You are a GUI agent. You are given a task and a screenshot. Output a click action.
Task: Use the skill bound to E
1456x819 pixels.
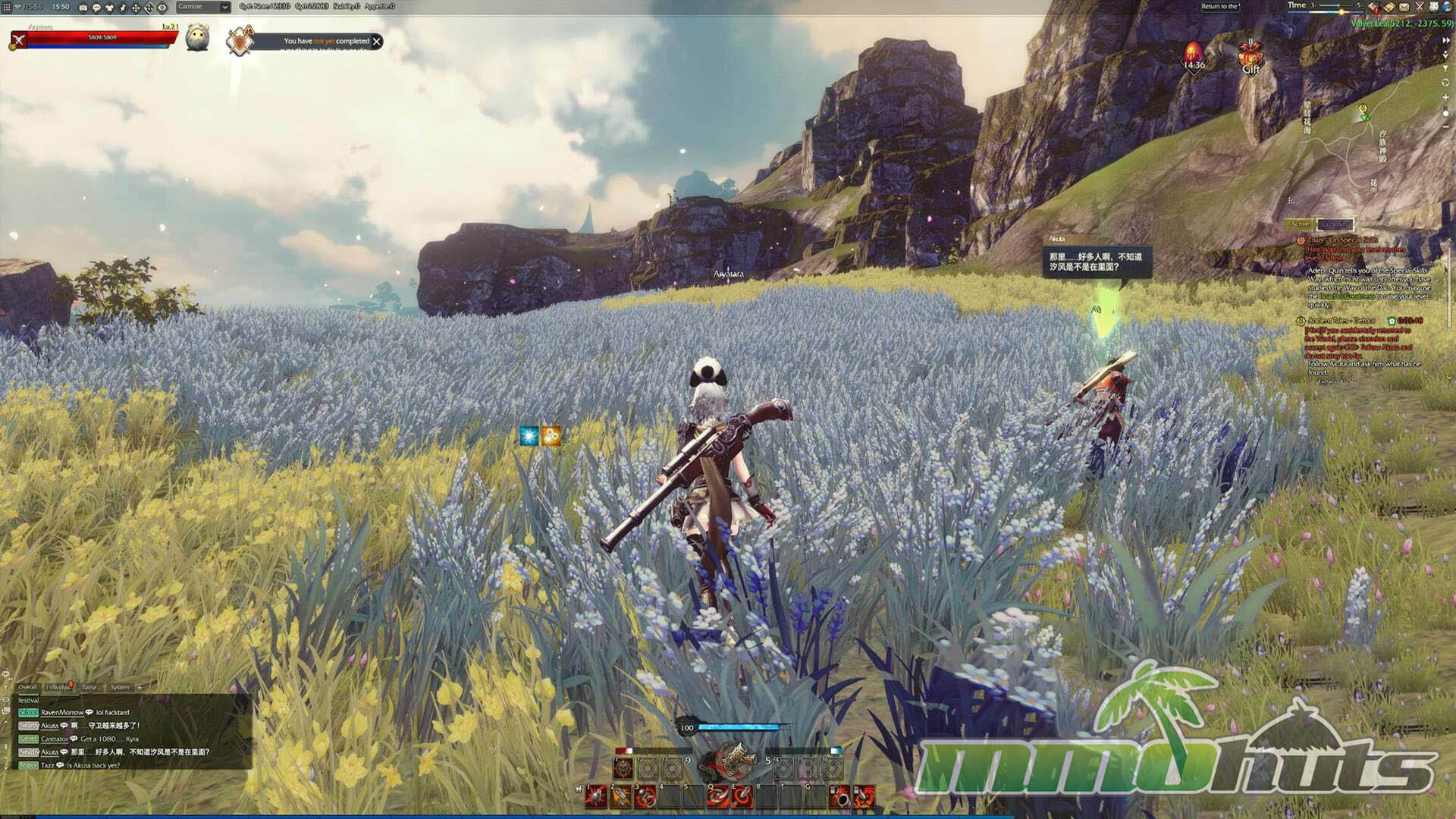(x=742, y=796)
